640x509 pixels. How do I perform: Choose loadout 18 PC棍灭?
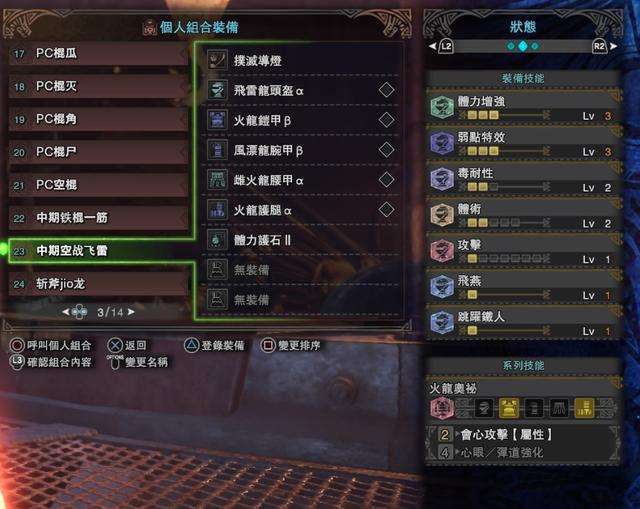(x=100, y=86)
